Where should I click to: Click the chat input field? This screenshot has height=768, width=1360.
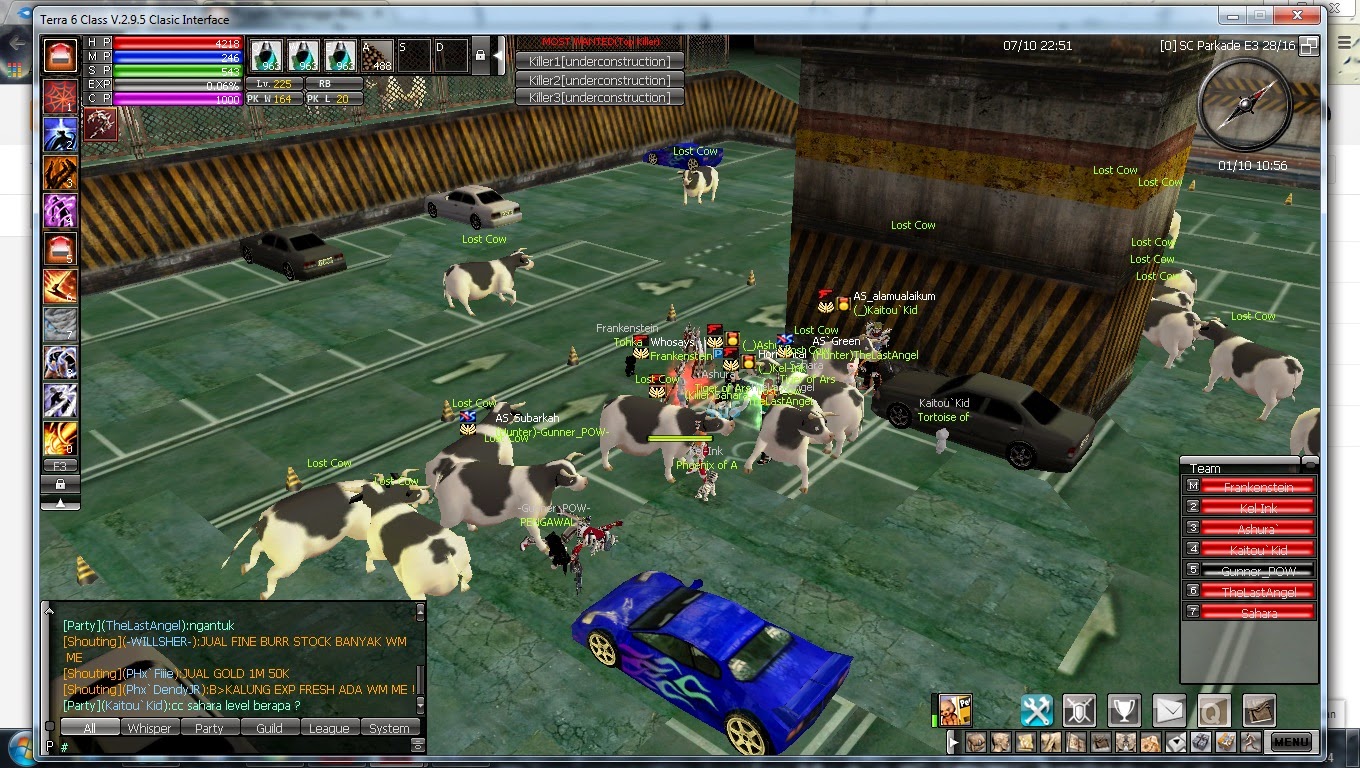click(x=230, y=746)
